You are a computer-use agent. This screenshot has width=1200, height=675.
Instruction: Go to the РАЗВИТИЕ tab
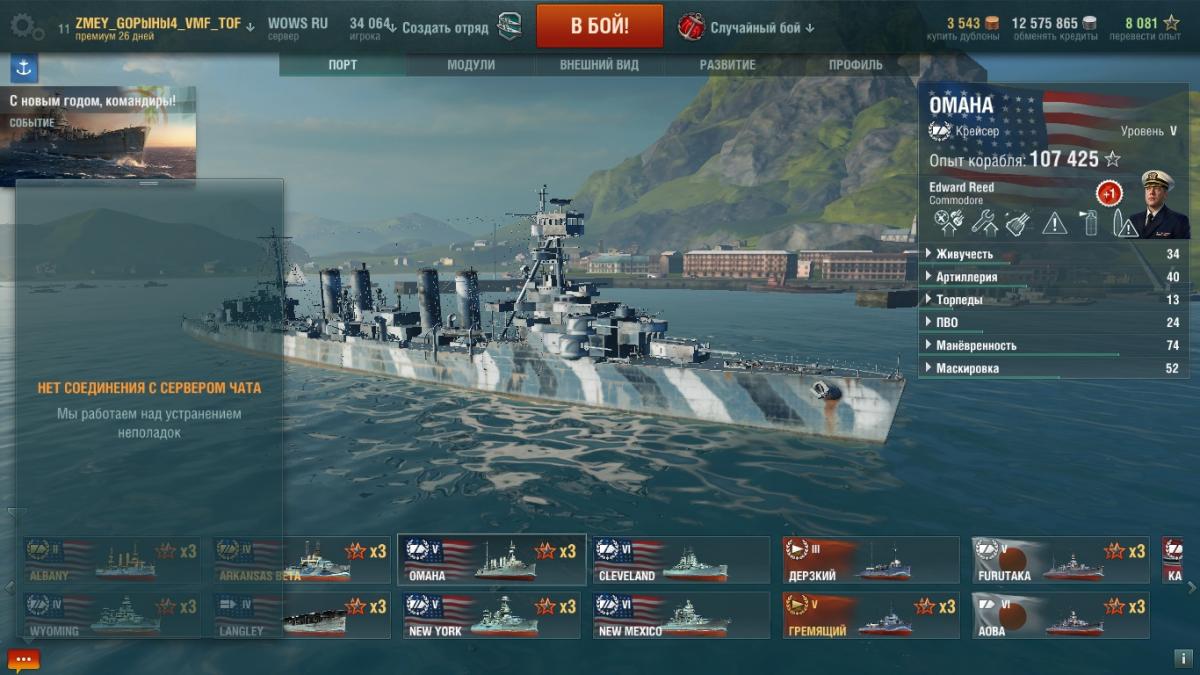point(727,65)
